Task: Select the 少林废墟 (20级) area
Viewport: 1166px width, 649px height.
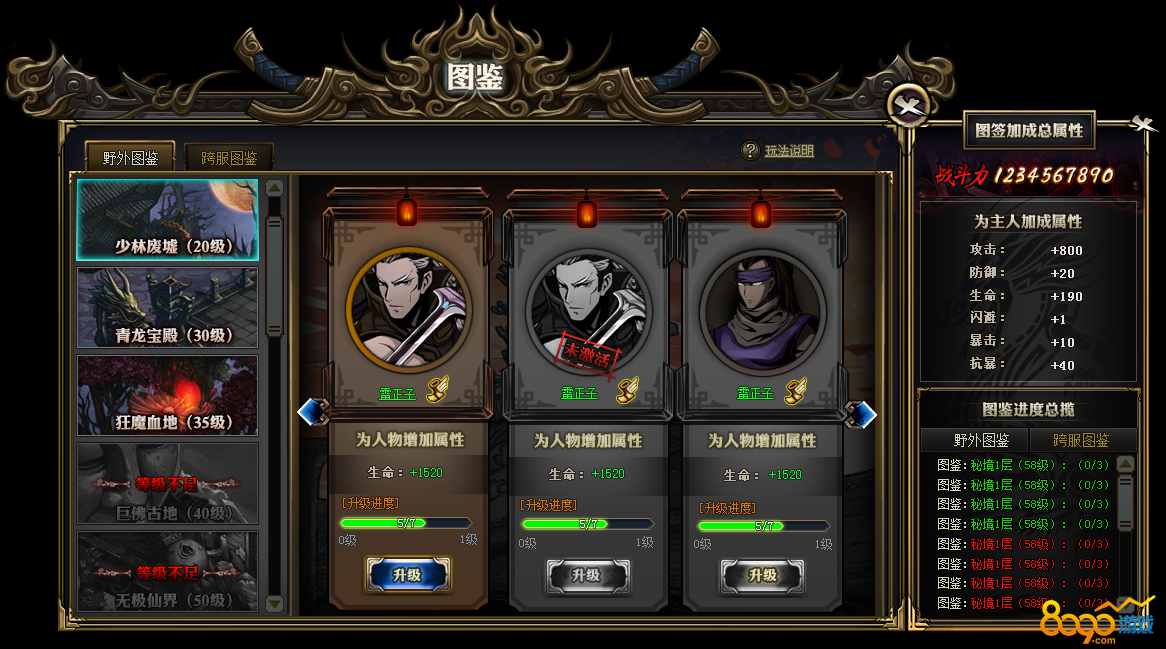Action: 168,220
